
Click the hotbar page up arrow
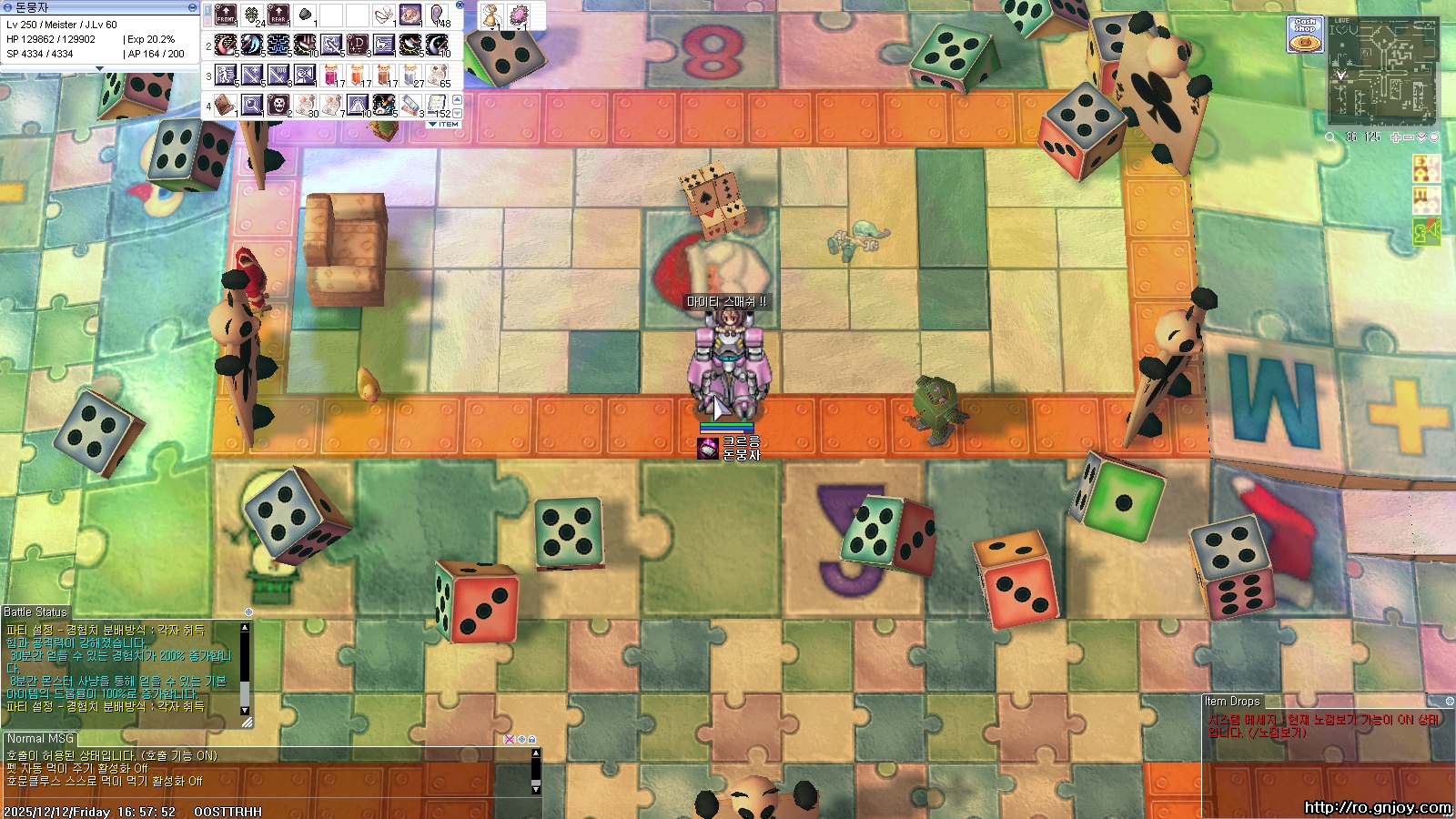point(457,99)
